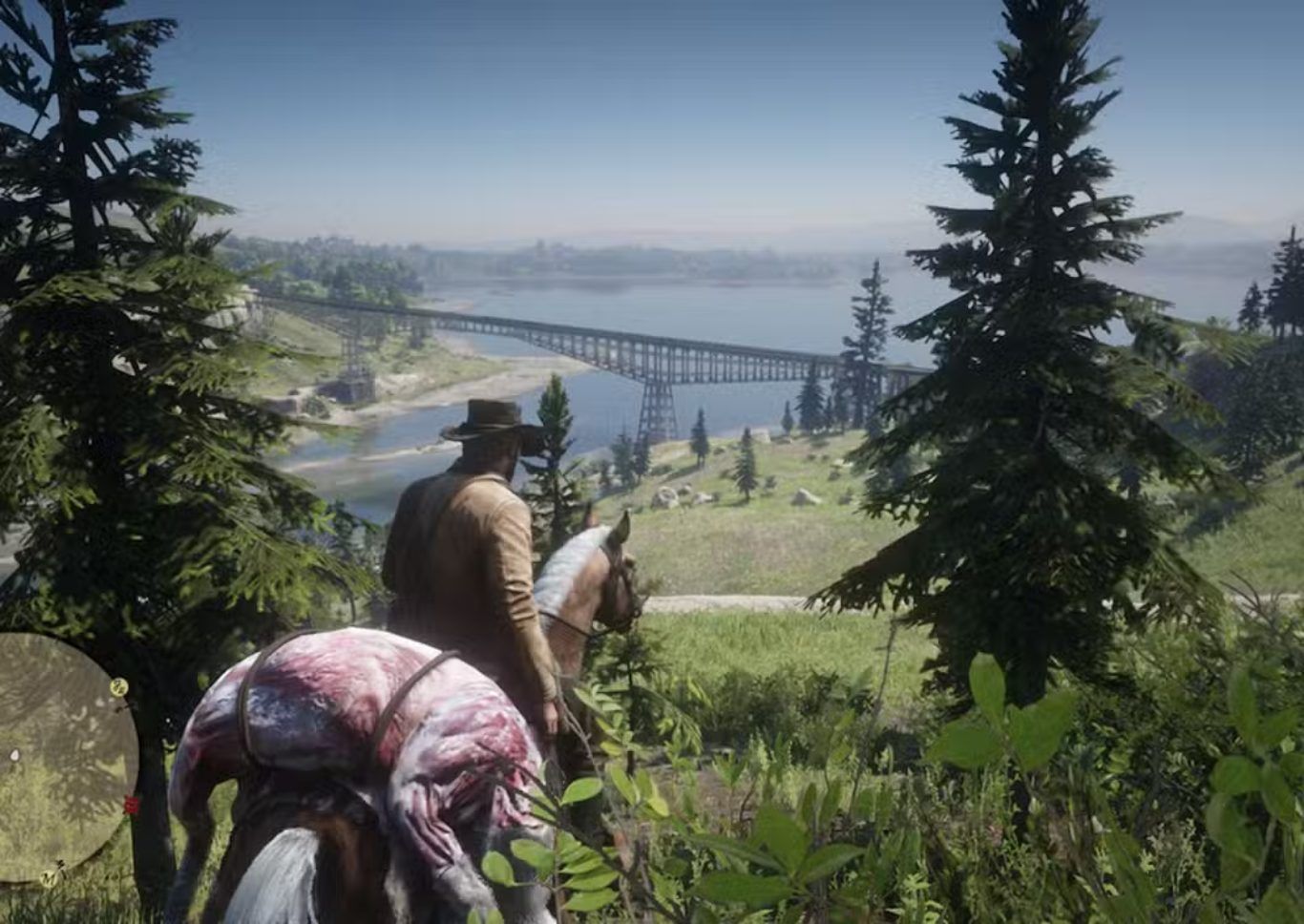The image size is (1304, 924).
Task: Click the white blip on the minimap
Action: 14,755
